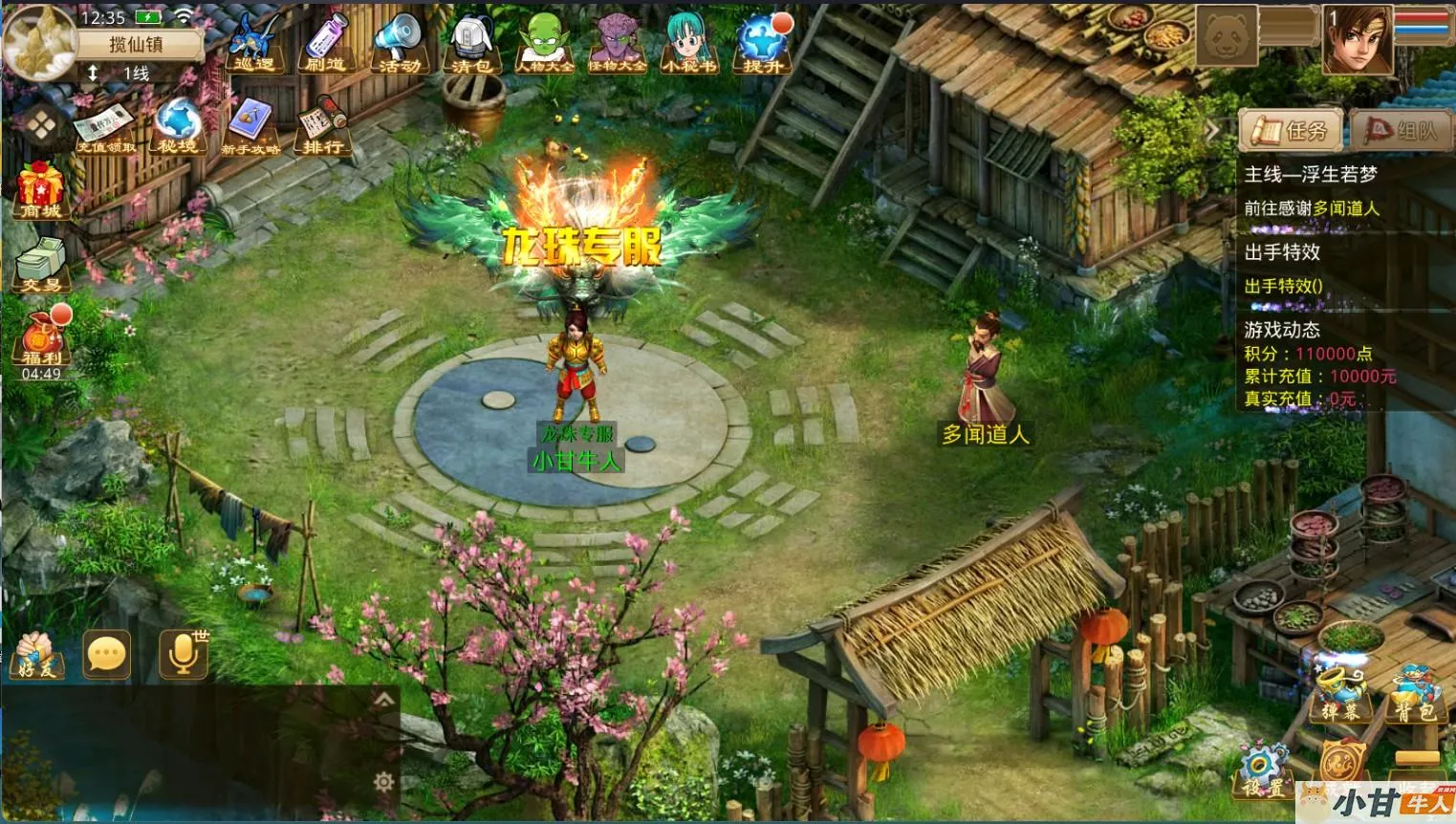Viewport: 1456px width, 824px height.
Task: Claim rewards via 充值领取 newspaper icon
Action: coord(105,129)
